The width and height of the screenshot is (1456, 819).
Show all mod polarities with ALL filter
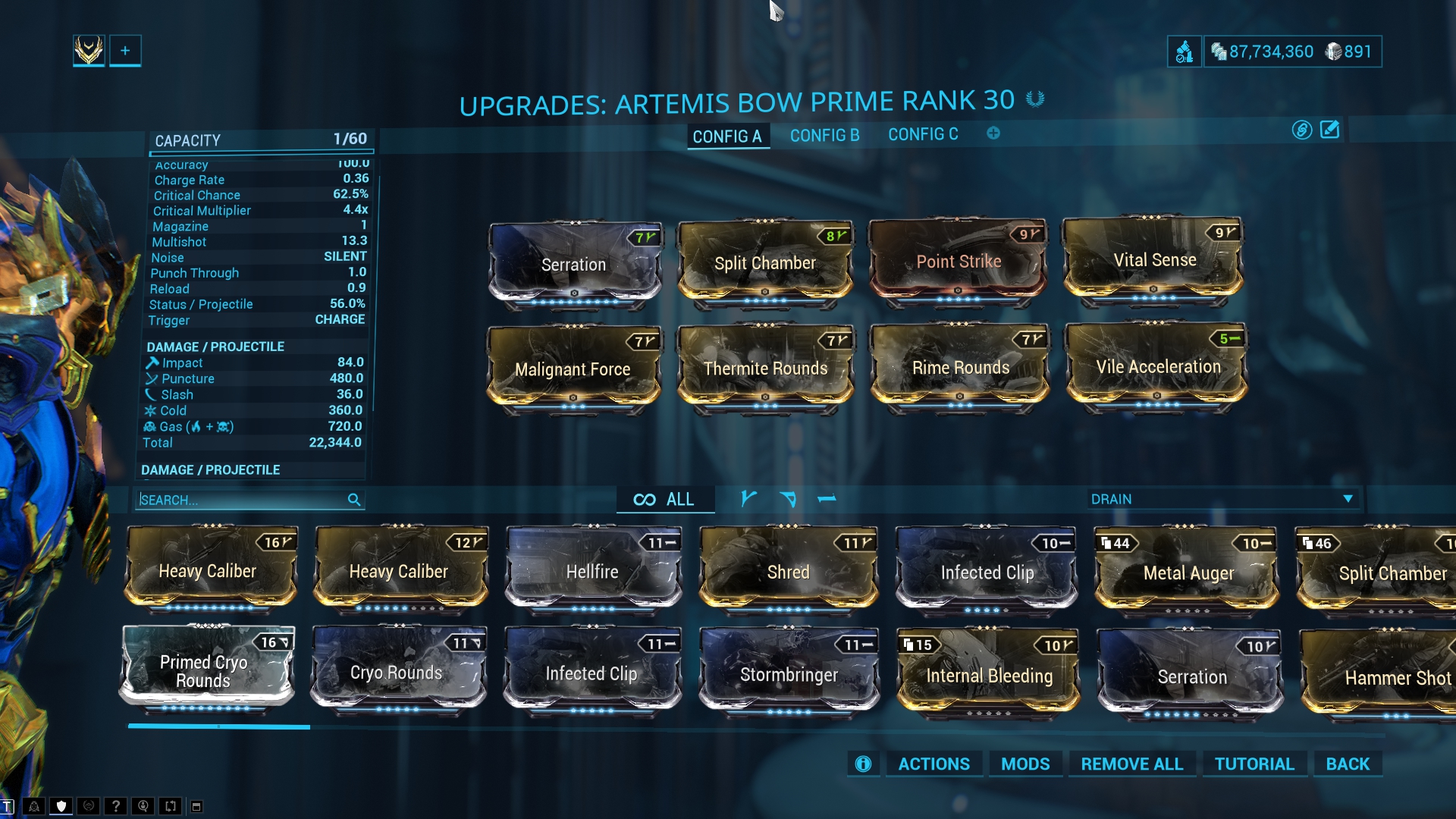pyautogui.click(x=665, y=499)
